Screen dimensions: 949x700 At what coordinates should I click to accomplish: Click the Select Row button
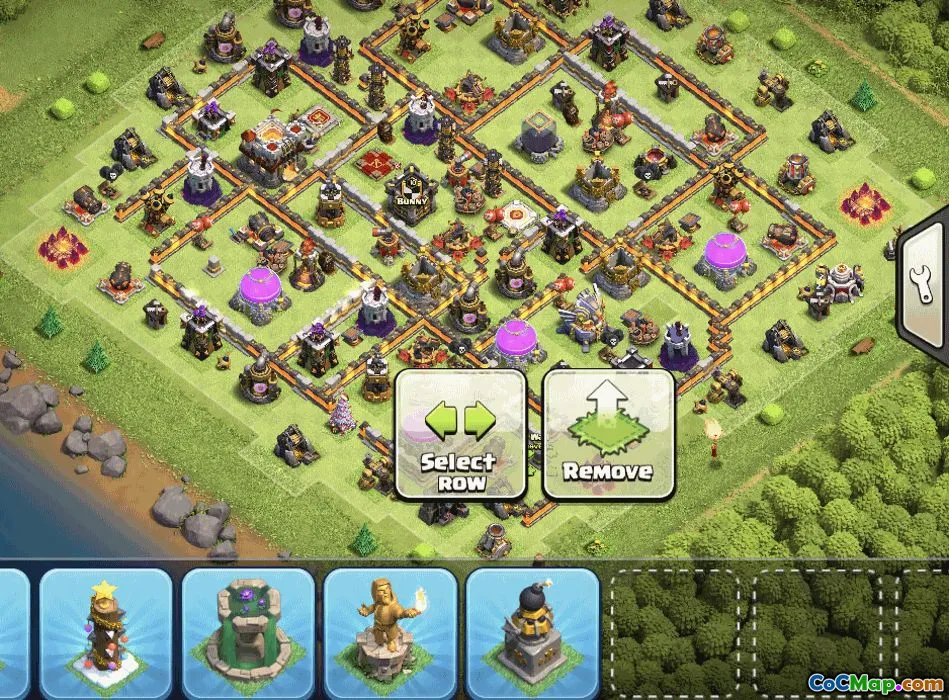tap(460, 434)
